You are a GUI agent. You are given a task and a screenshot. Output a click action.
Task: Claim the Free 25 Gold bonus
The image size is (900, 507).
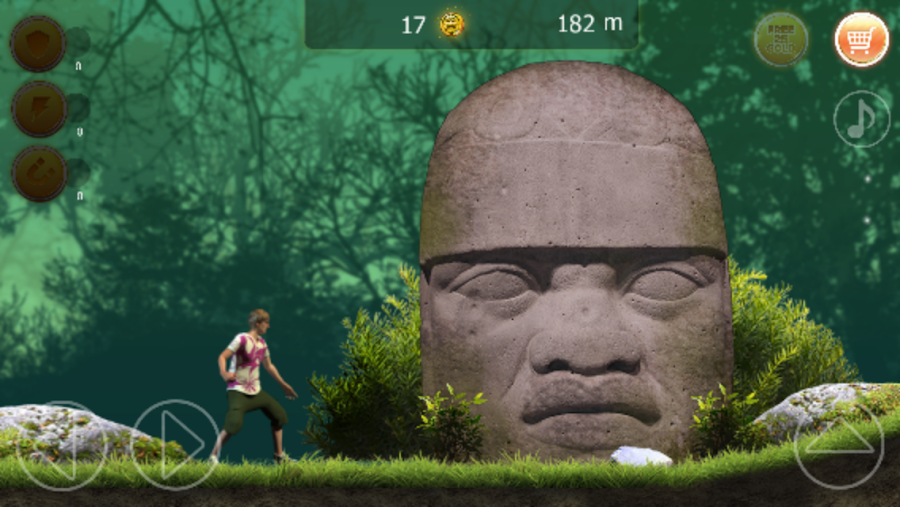coord(781,40)
